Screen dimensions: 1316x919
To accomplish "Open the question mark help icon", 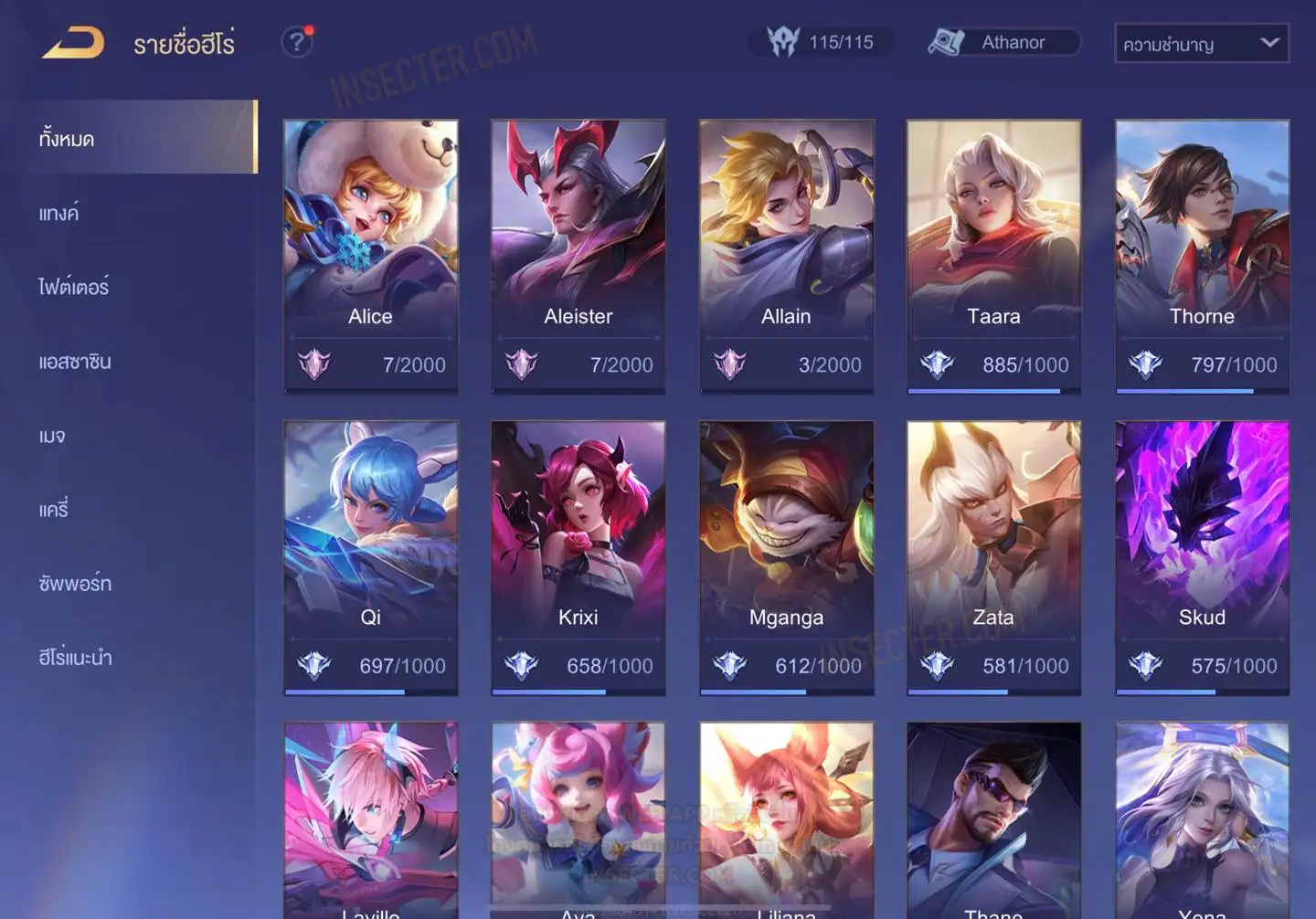I will 296,42.
